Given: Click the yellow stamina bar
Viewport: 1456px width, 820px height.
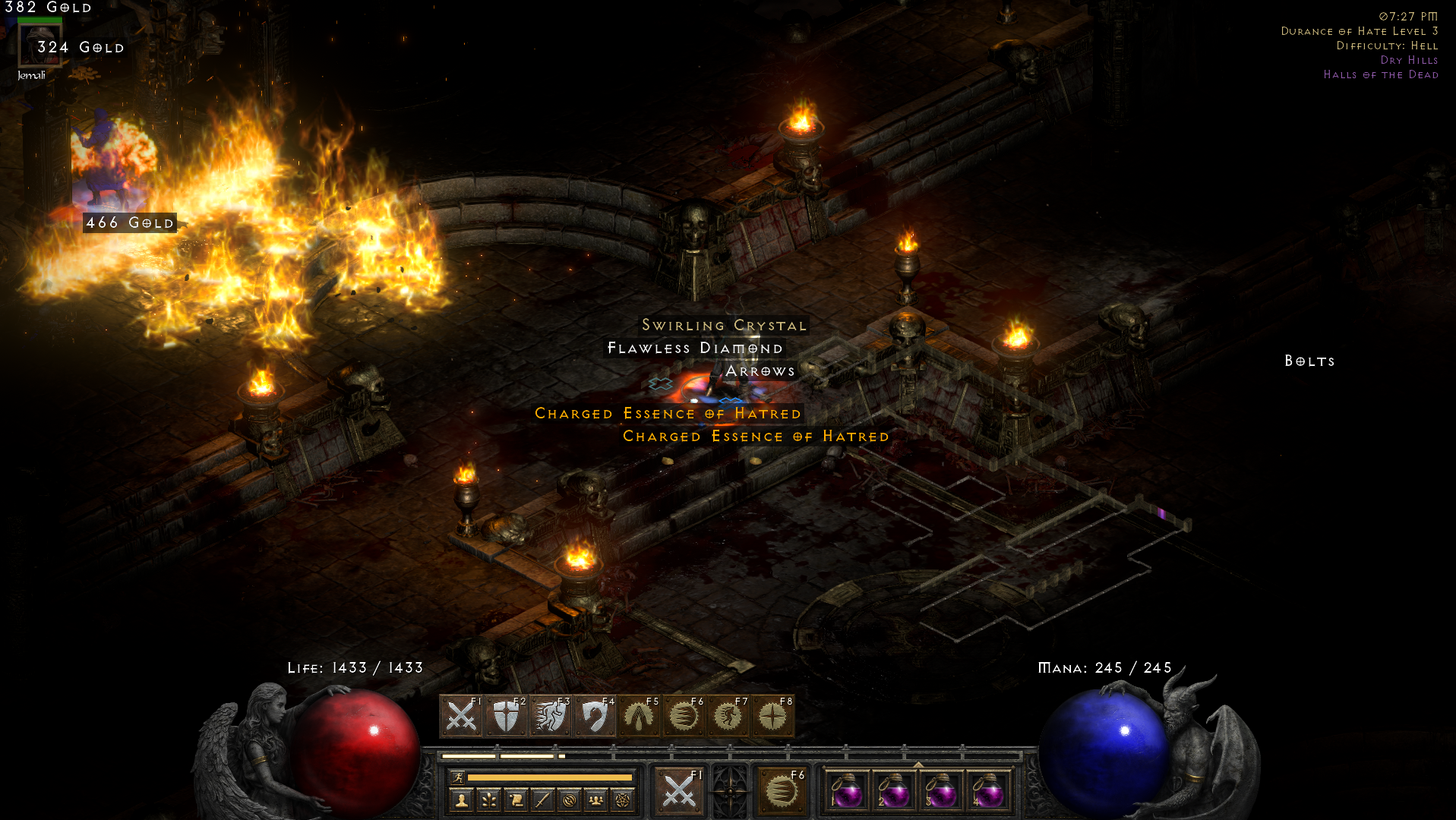Looking at the screenshot, I should tap(551, 777).
